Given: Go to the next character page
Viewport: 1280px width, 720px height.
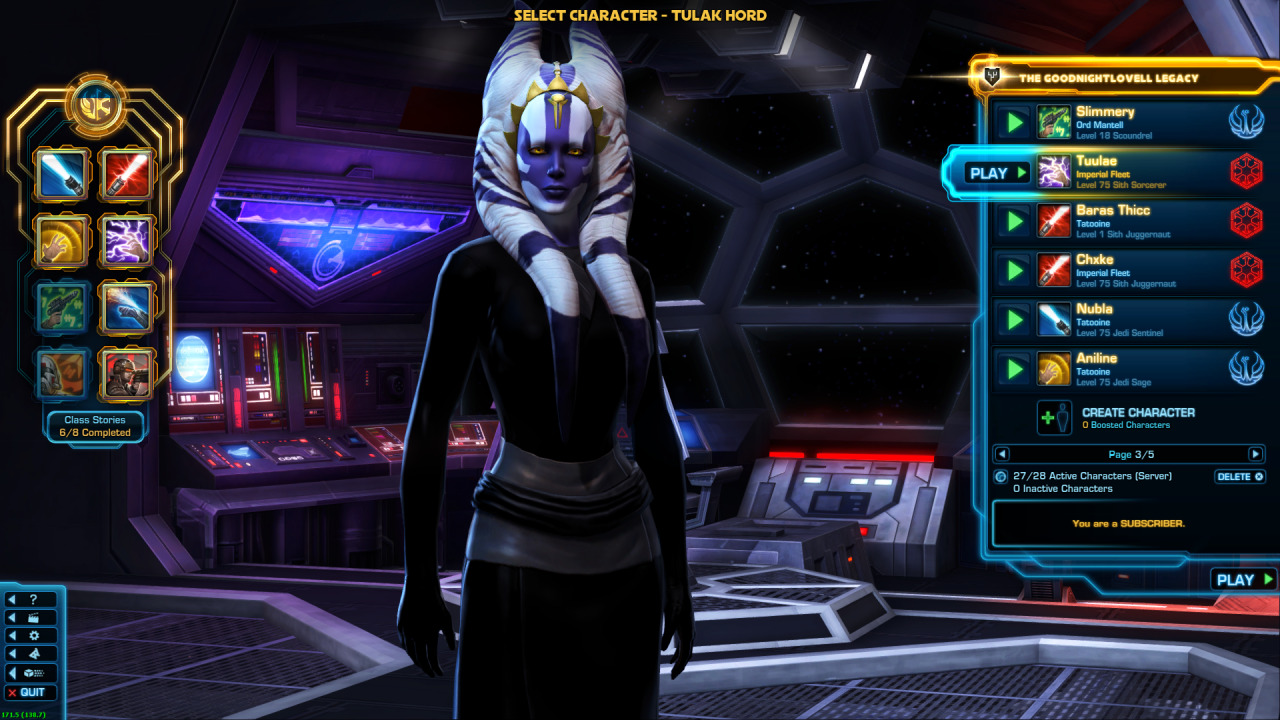Looking at the screenshot, I should coord(1255,454).
